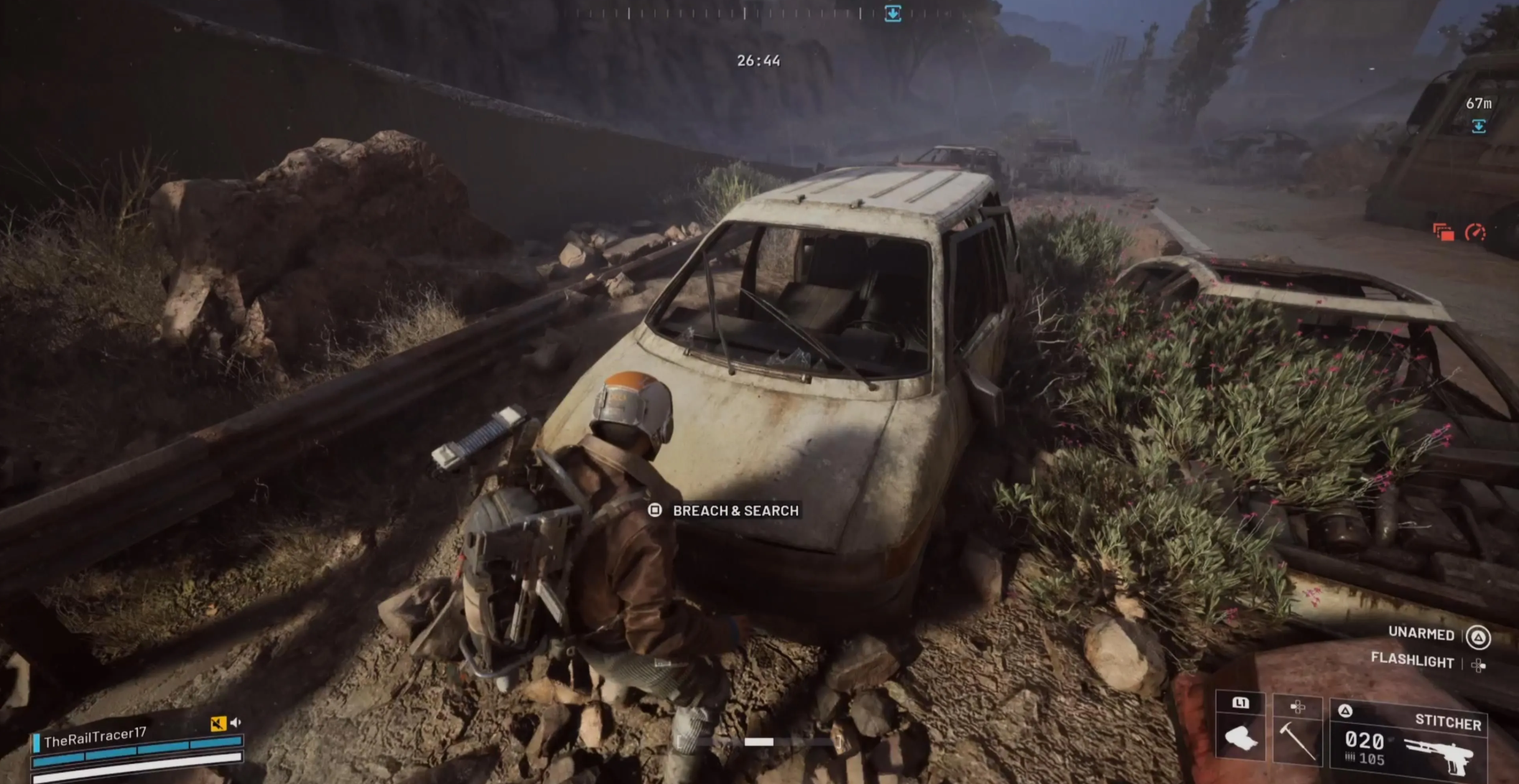Select the 67m extraction waypoint marker
Viewport: 1519px width, 784px height.
coord(1478,126)
